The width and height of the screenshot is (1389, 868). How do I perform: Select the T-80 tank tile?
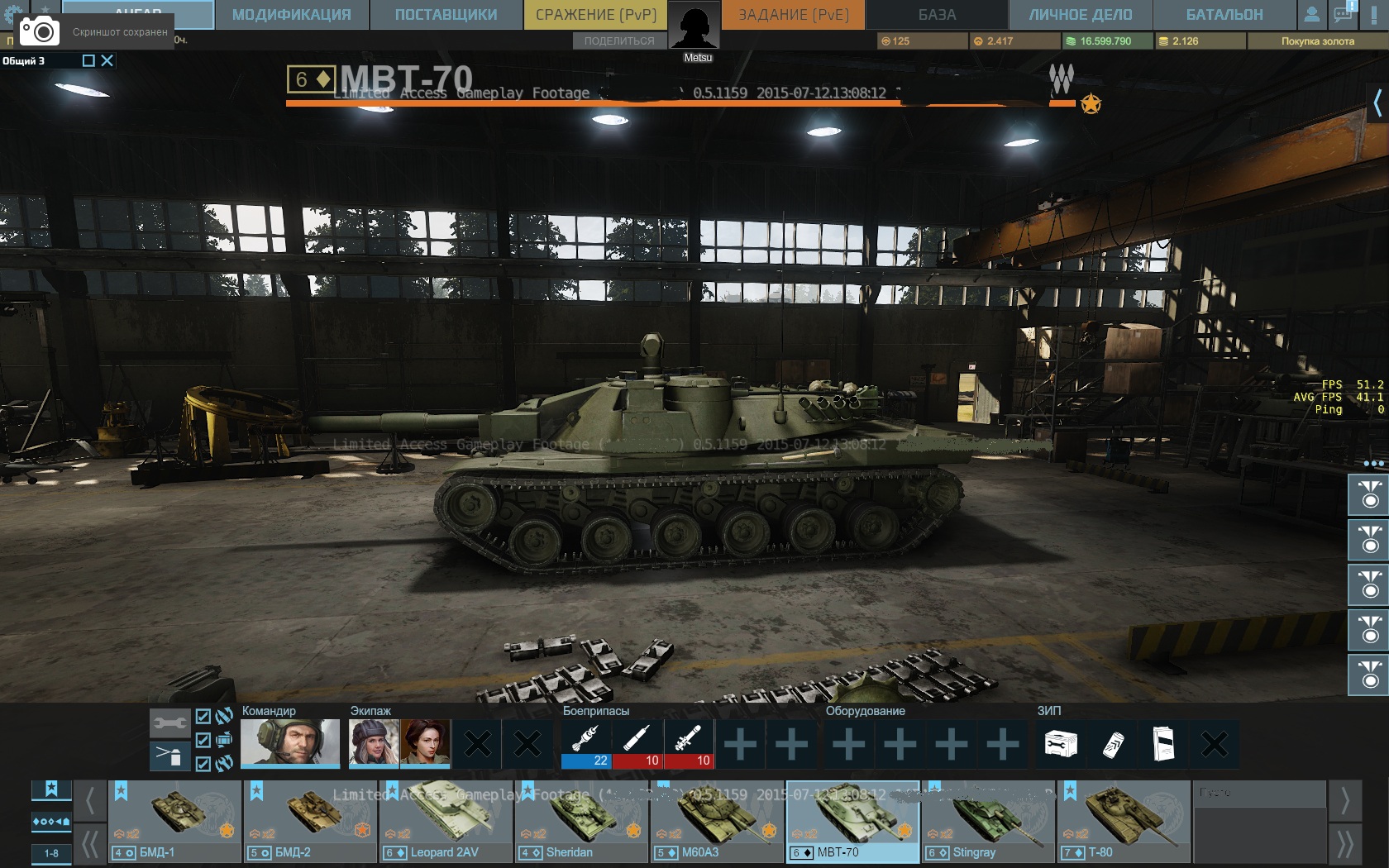pos(1124,821)
